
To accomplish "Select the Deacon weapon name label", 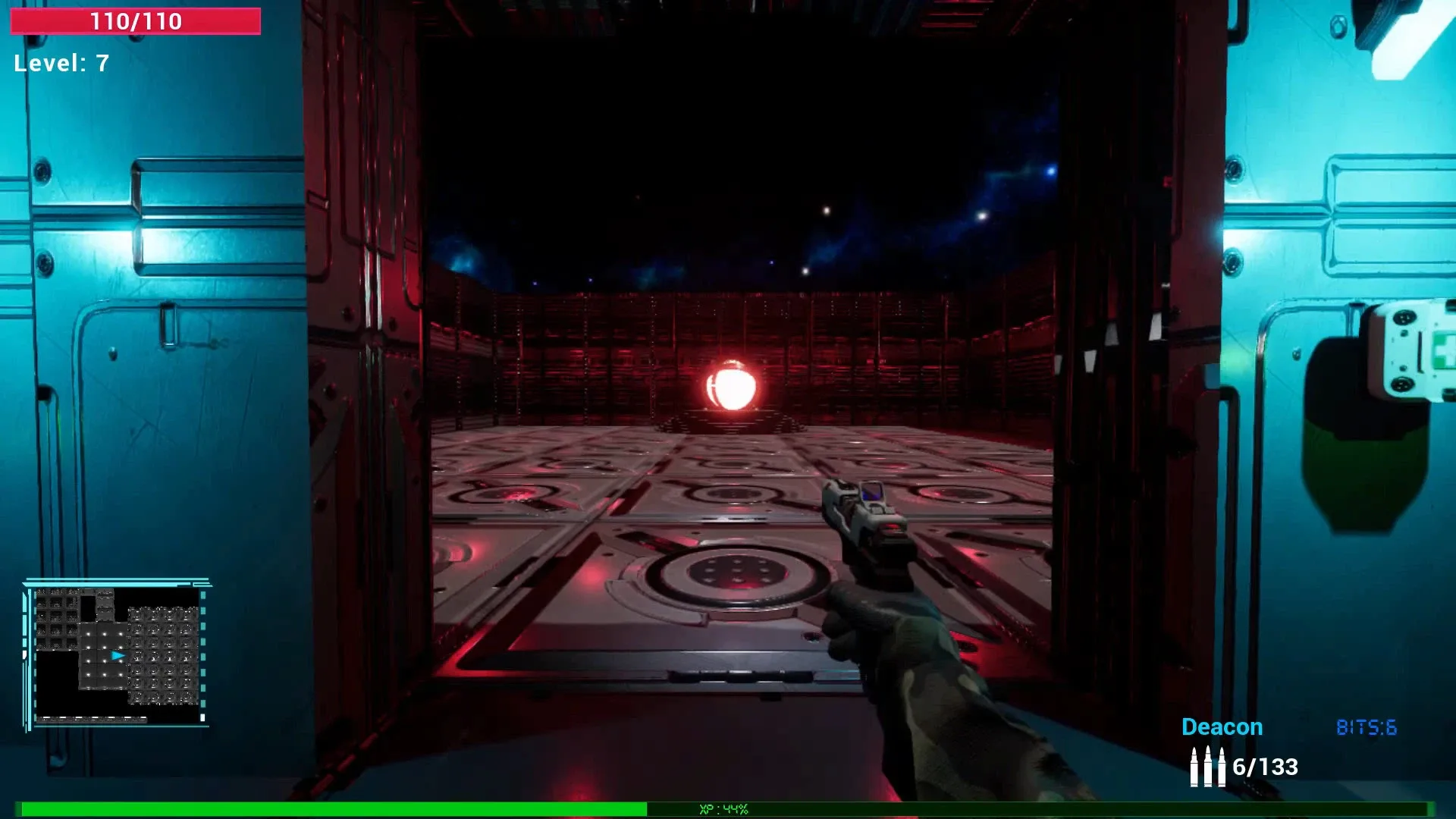I will click(x=1222, y=726).
